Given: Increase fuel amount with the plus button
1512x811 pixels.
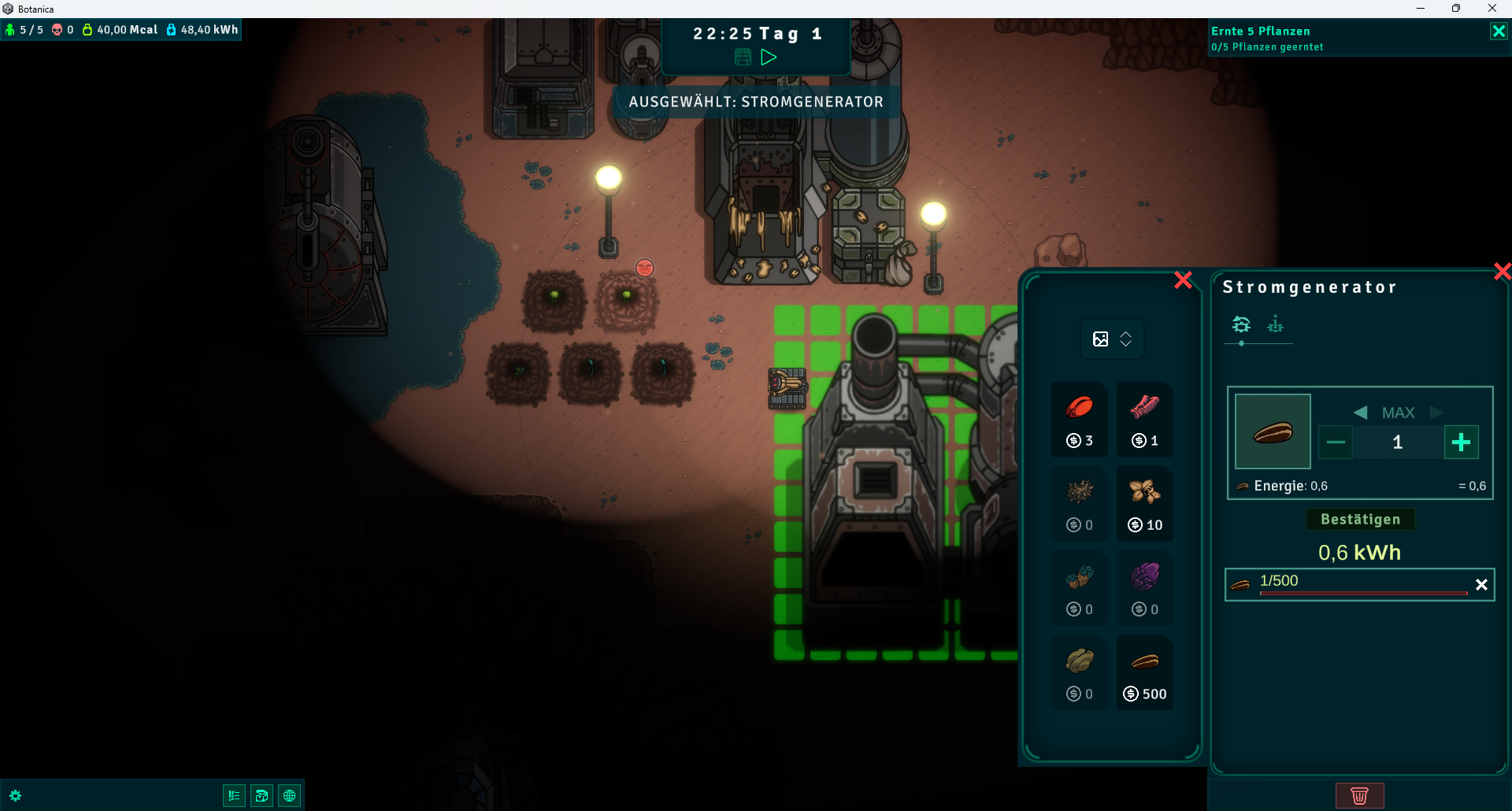Looking at the screenshot, I should (x=1461, y=443).
